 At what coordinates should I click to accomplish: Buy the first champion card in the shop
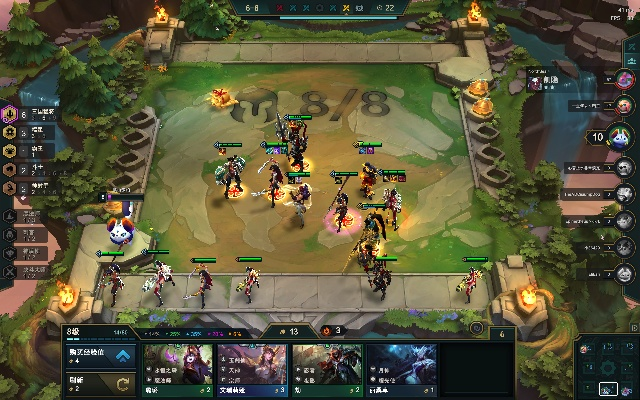click(x=178, y=371)
